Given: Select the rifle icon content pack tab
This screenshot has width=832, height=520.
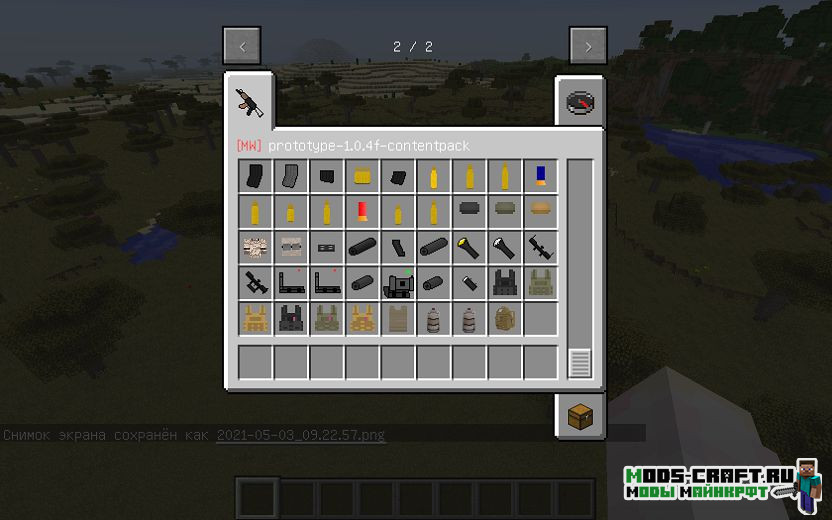Looking at the screenshot, I should pyautogui.click(x=247, y=100).
